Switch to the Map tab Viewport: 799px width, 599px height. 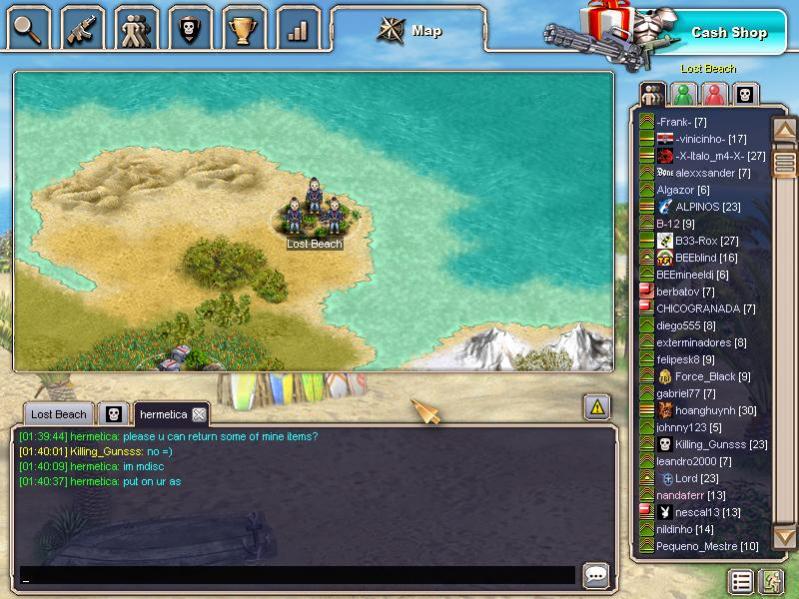click(410, 31)
